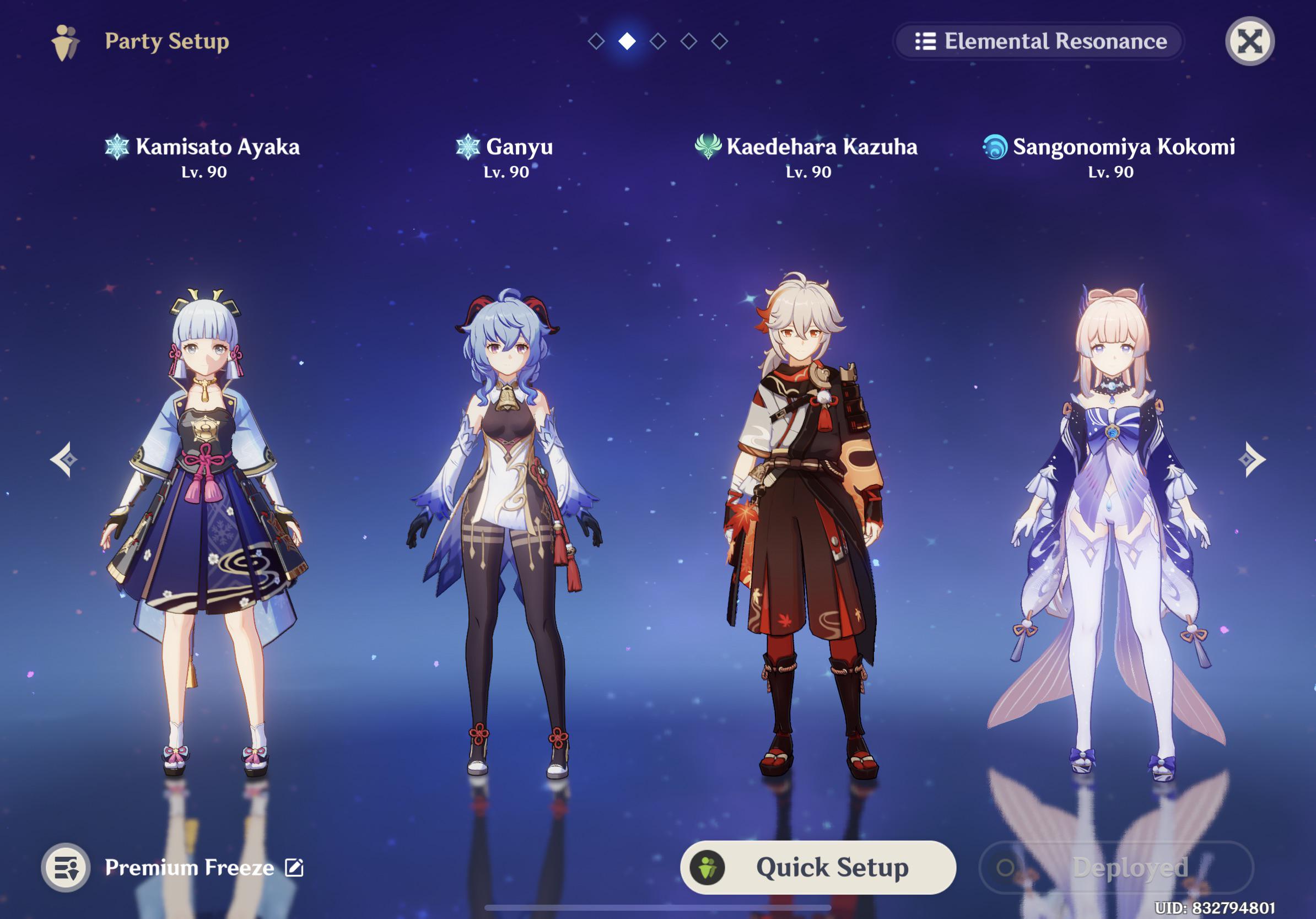Click the Hydro icon beside Sangonomiya Kokomi
This screenshot has width=1316, height=919.
tap(995, 148)
